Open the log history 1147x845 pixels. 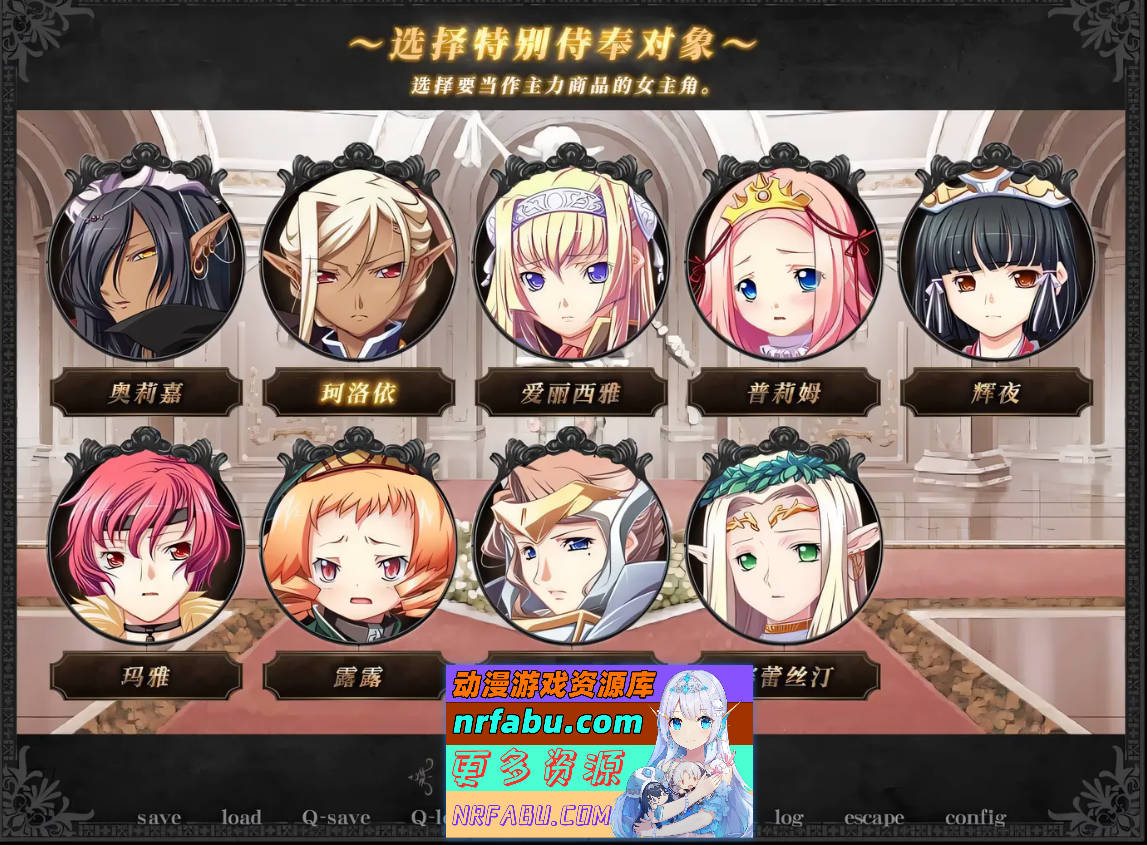[789, 818]
